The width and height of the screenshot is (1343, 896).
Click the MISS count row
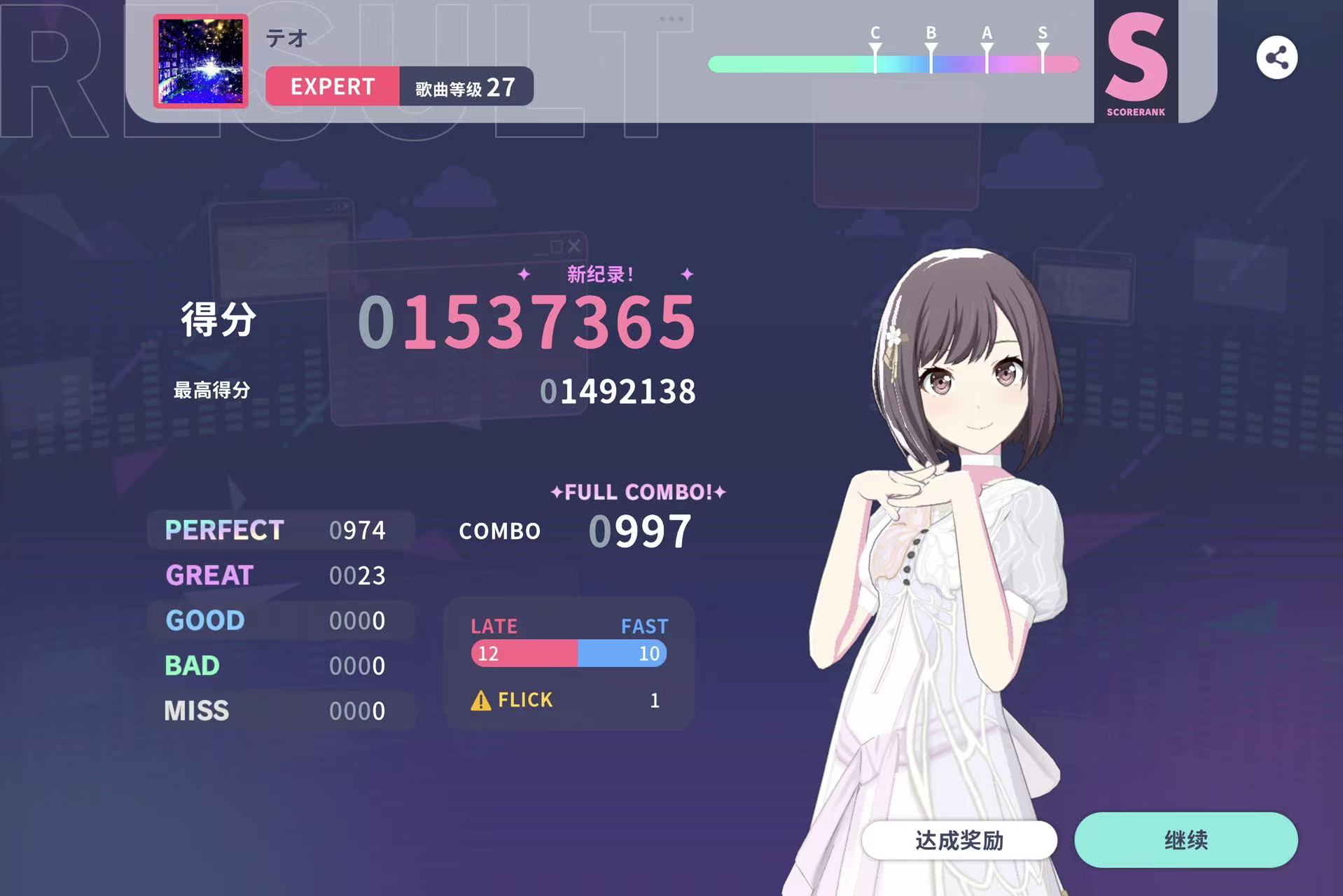275,710
